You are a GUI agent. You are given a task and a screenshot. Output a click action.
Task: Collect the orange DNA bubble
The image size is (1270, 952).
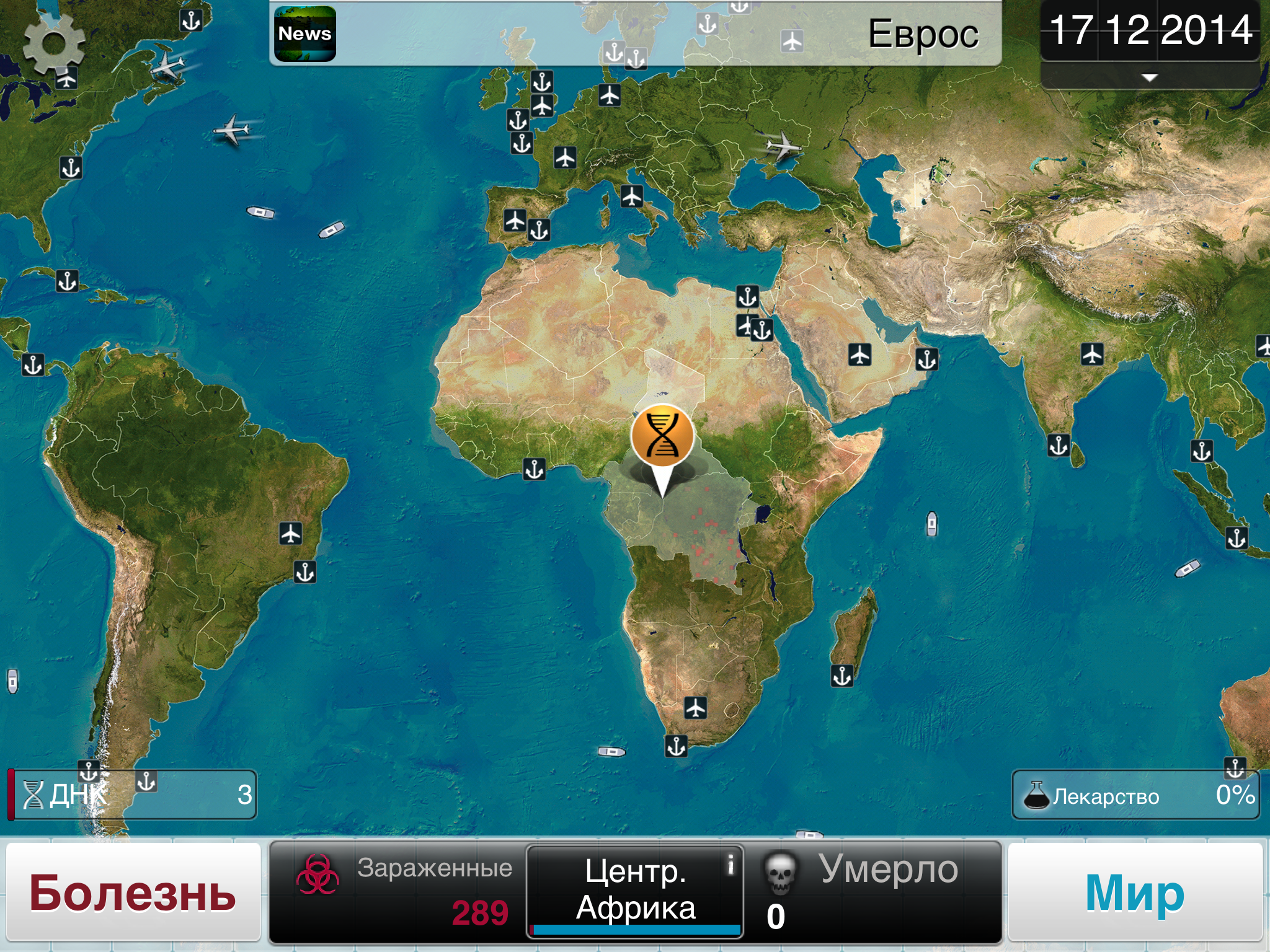tap(662, 436)
